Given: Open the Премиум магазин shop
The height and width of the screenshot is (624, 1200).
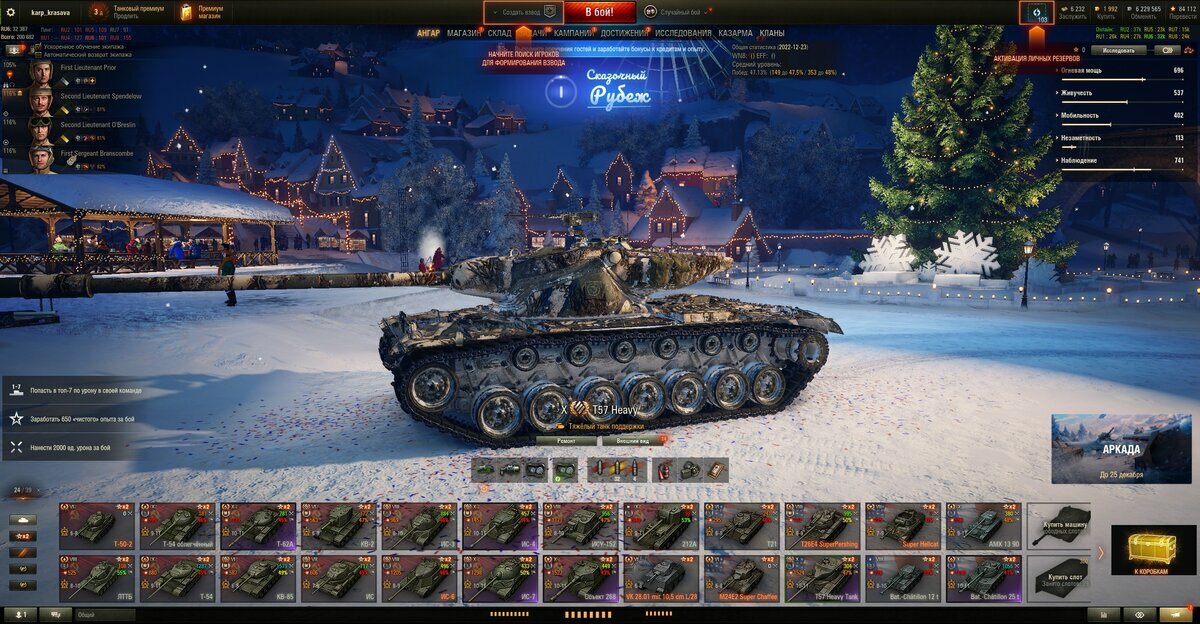Looking at the screenshot, I should [200, 12].
